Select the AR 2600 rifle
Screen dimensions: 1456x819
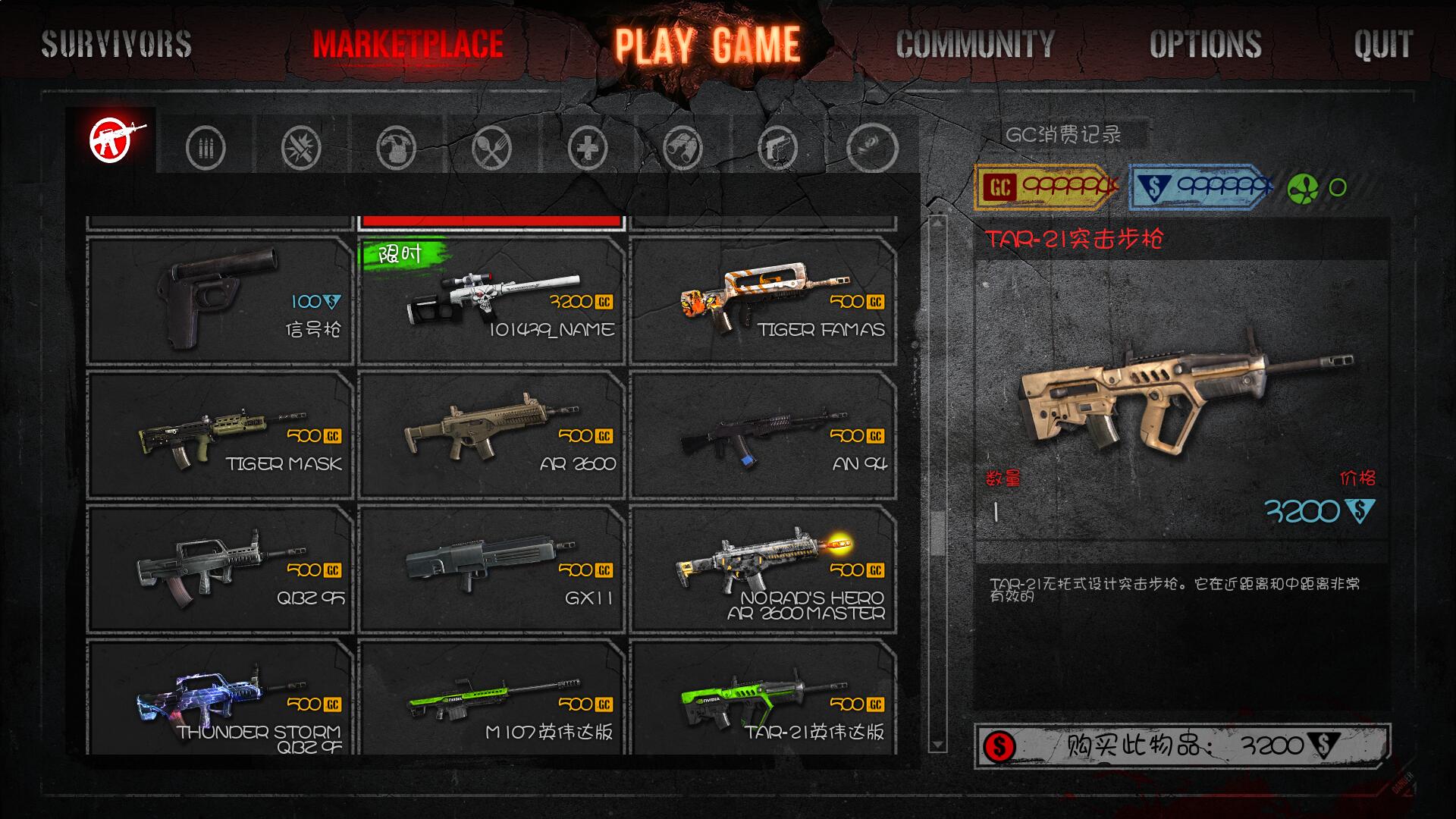tap(491, 435)
